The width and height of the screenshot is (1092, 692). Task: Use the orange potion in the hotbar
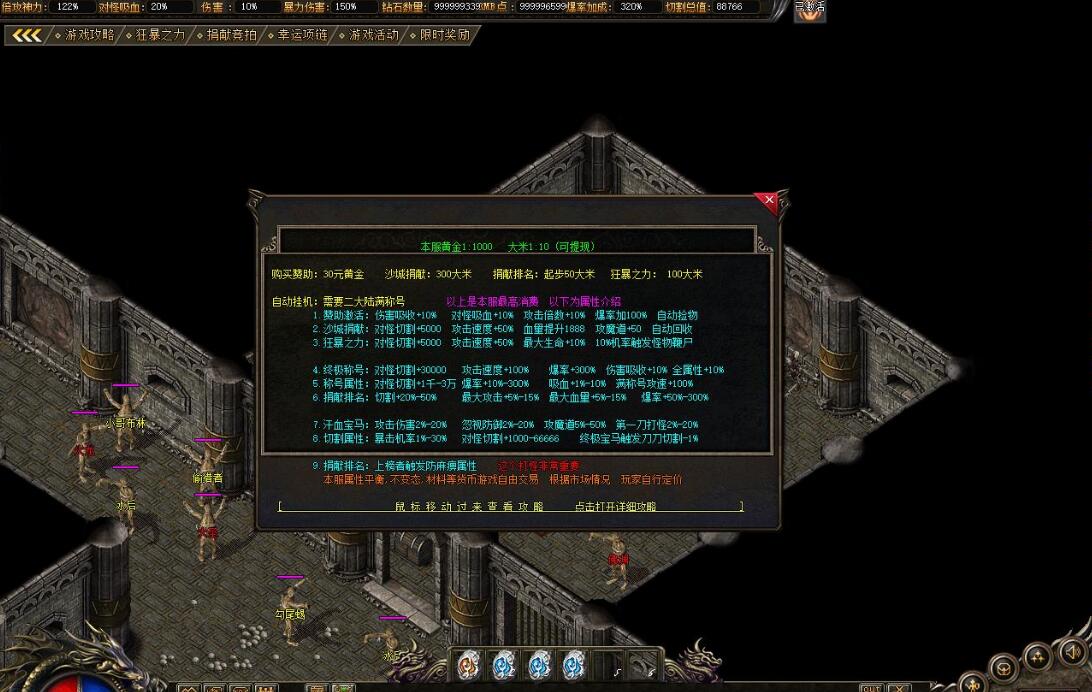pyautogui.click(x=469, y=664)
